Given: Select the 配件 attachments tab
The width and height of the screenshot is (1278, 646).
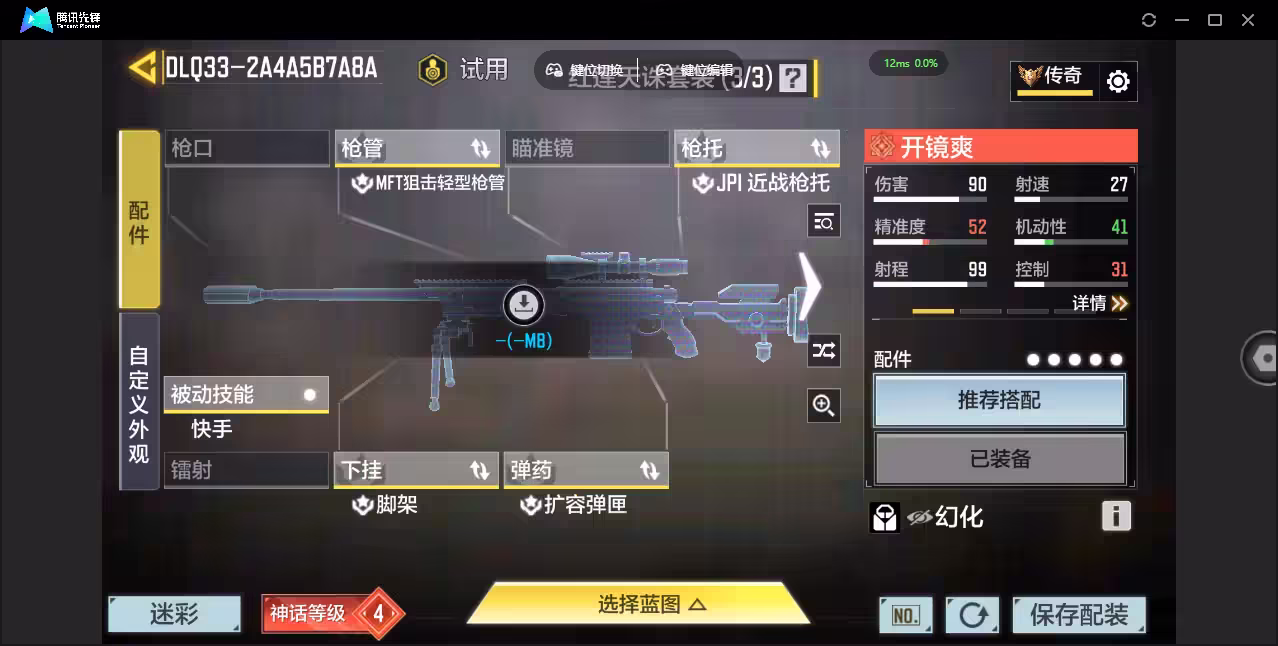Looking at the screenshot, I should [x=139, y=220].
